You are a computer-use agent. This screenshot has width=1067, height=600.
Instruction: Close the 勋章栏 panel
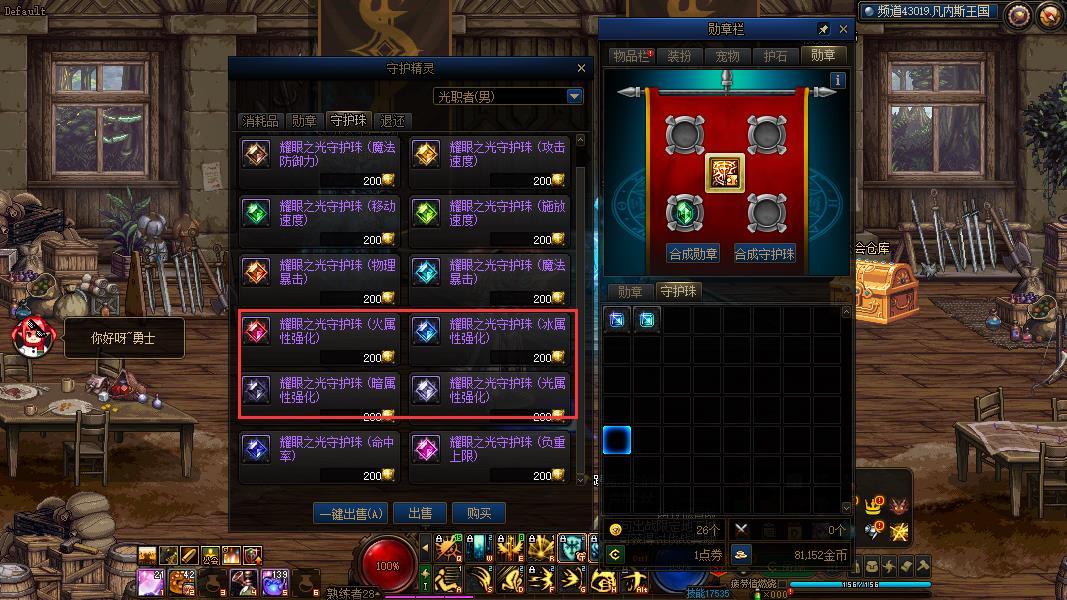tap(843, 30)
